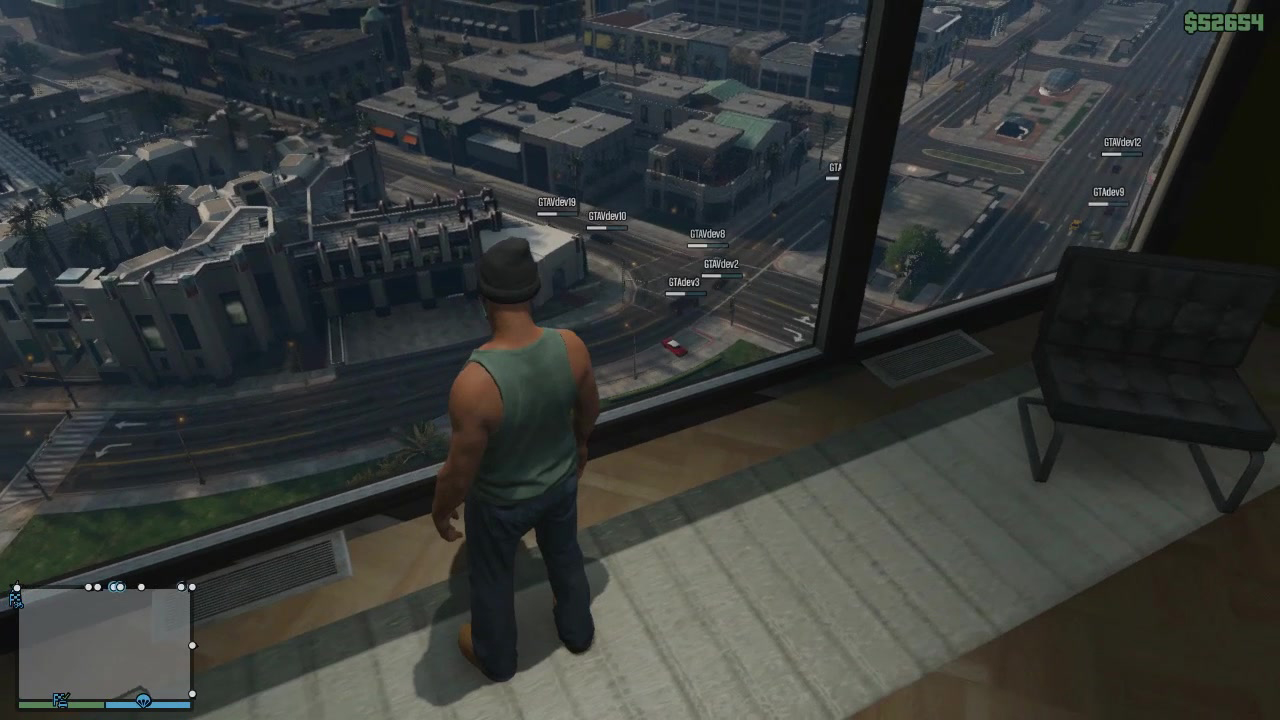Click the GTAVdev19 player nametag
1280x720 pixels.
[x=556, y=202]
